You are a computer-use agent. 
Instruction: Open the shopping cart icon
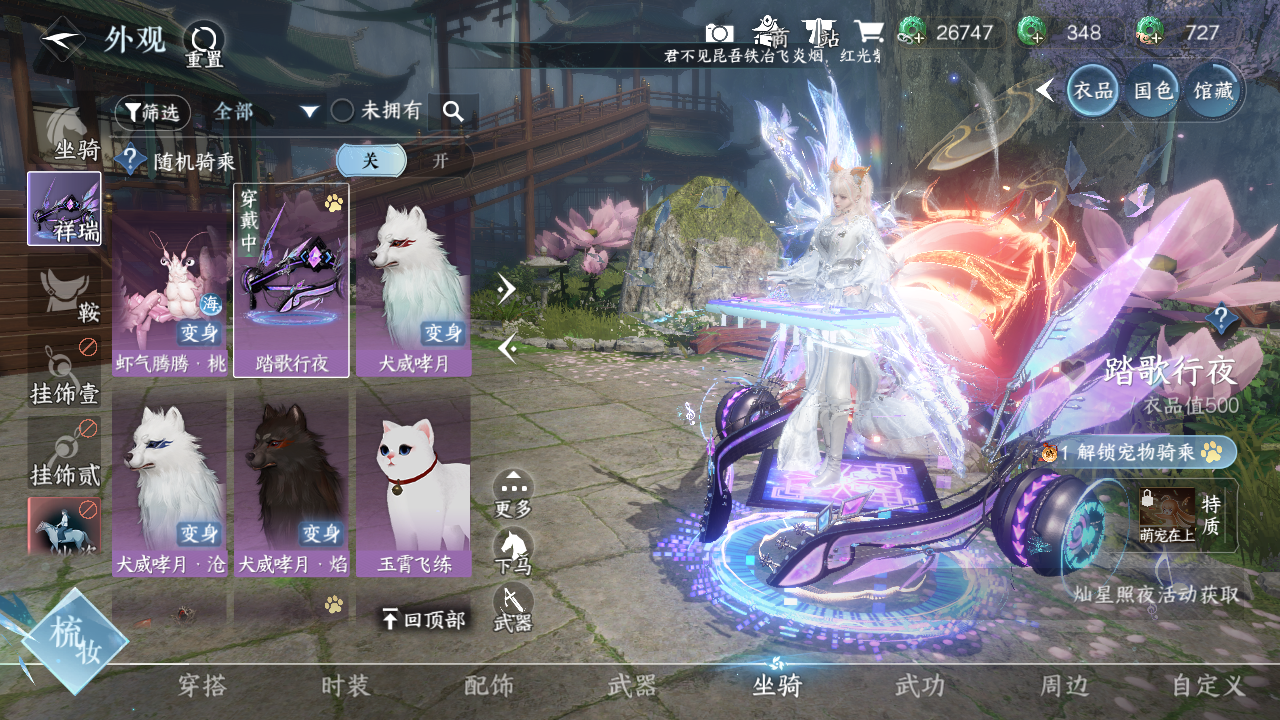(867, 32)
